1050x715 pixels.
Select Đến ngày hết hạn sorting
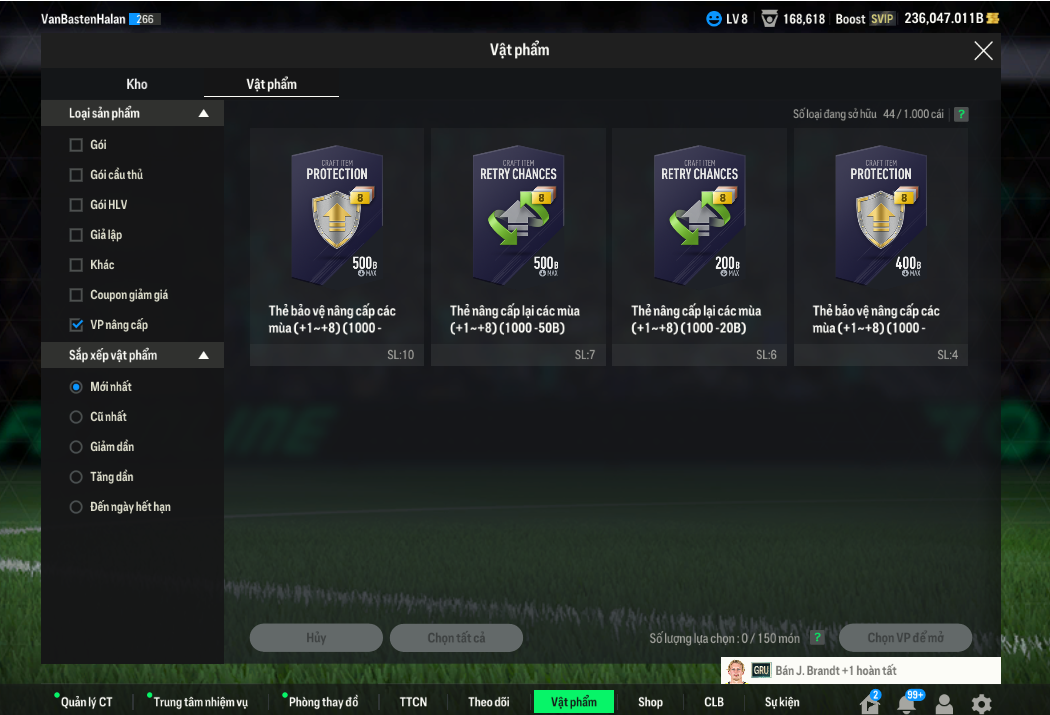(76, 507)
